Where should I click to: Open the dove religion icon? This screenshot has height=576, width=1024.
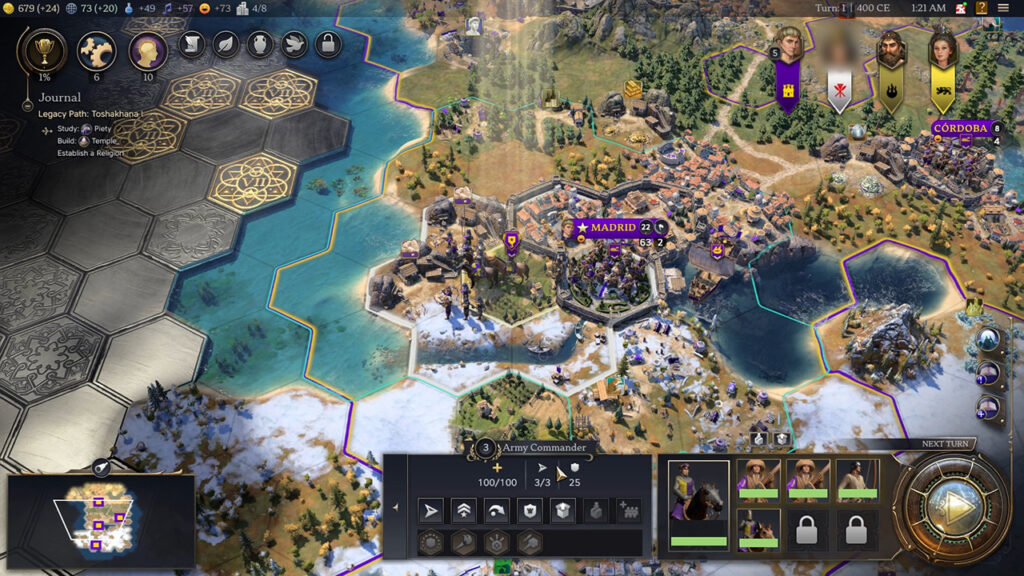(294, 45)
